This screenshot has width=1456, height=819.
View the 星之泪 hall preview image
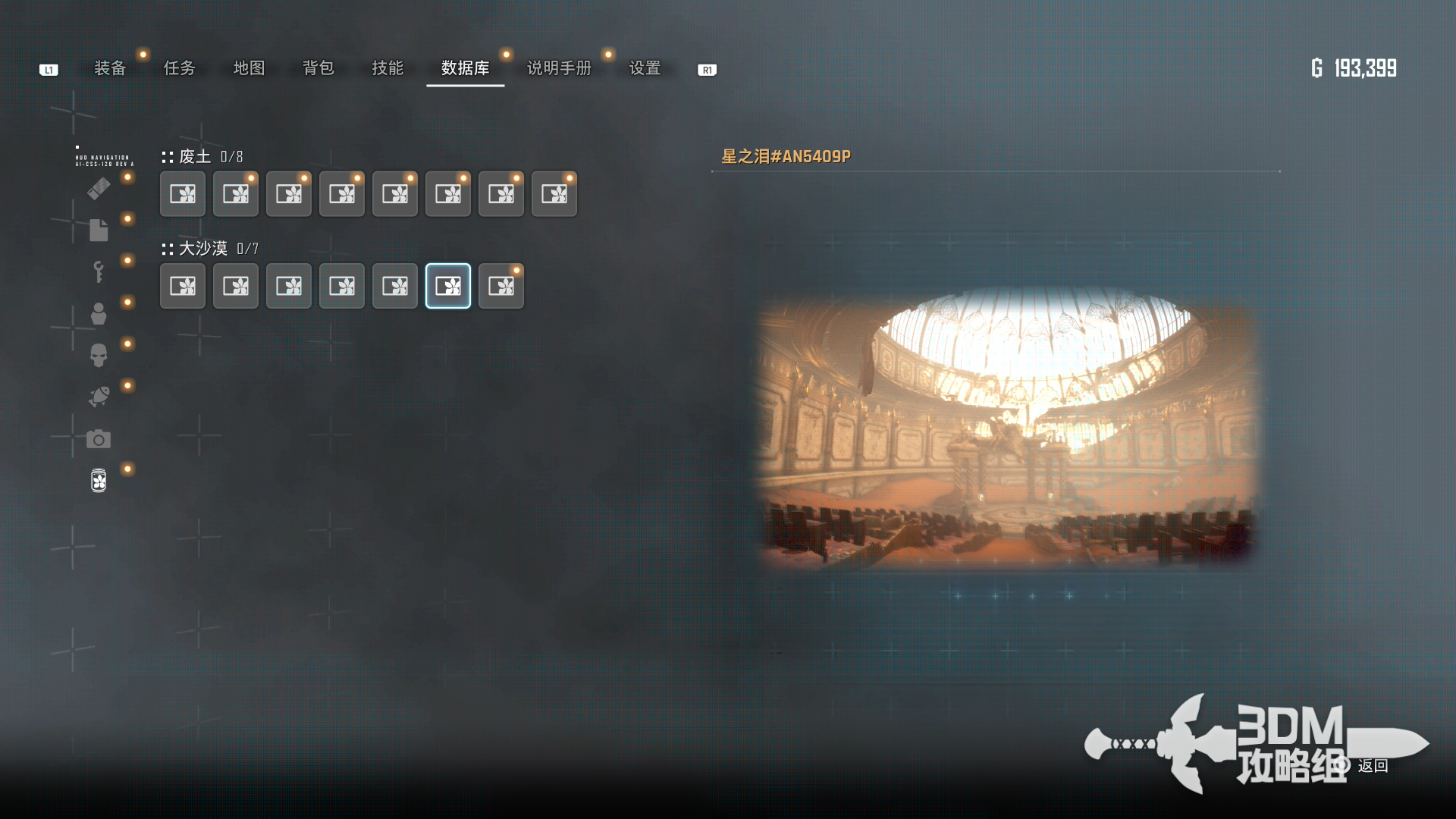(x=1007, y=428)
